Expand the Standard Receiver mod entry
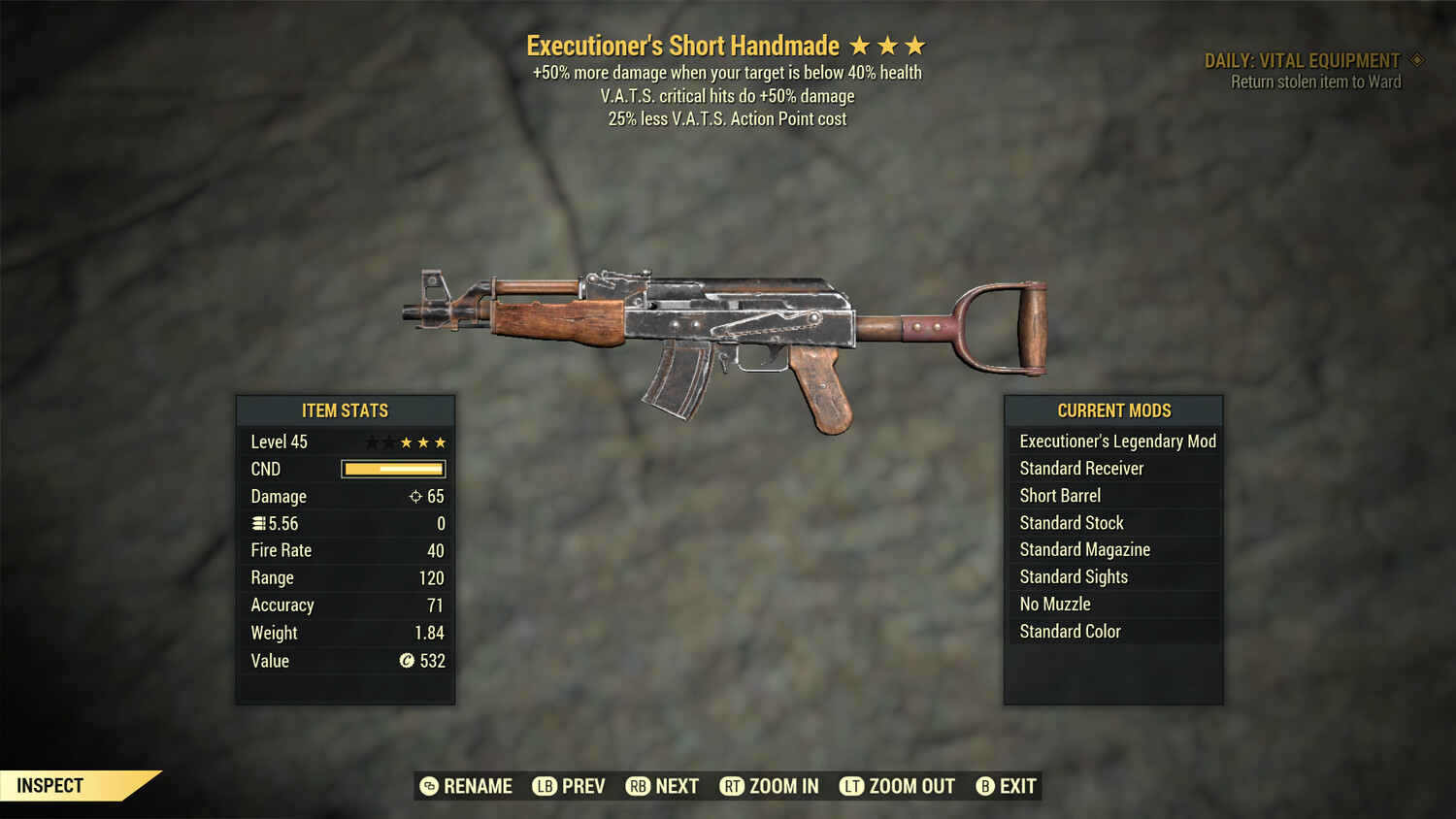1456x819 pixels. click(x=1081, y=468)
